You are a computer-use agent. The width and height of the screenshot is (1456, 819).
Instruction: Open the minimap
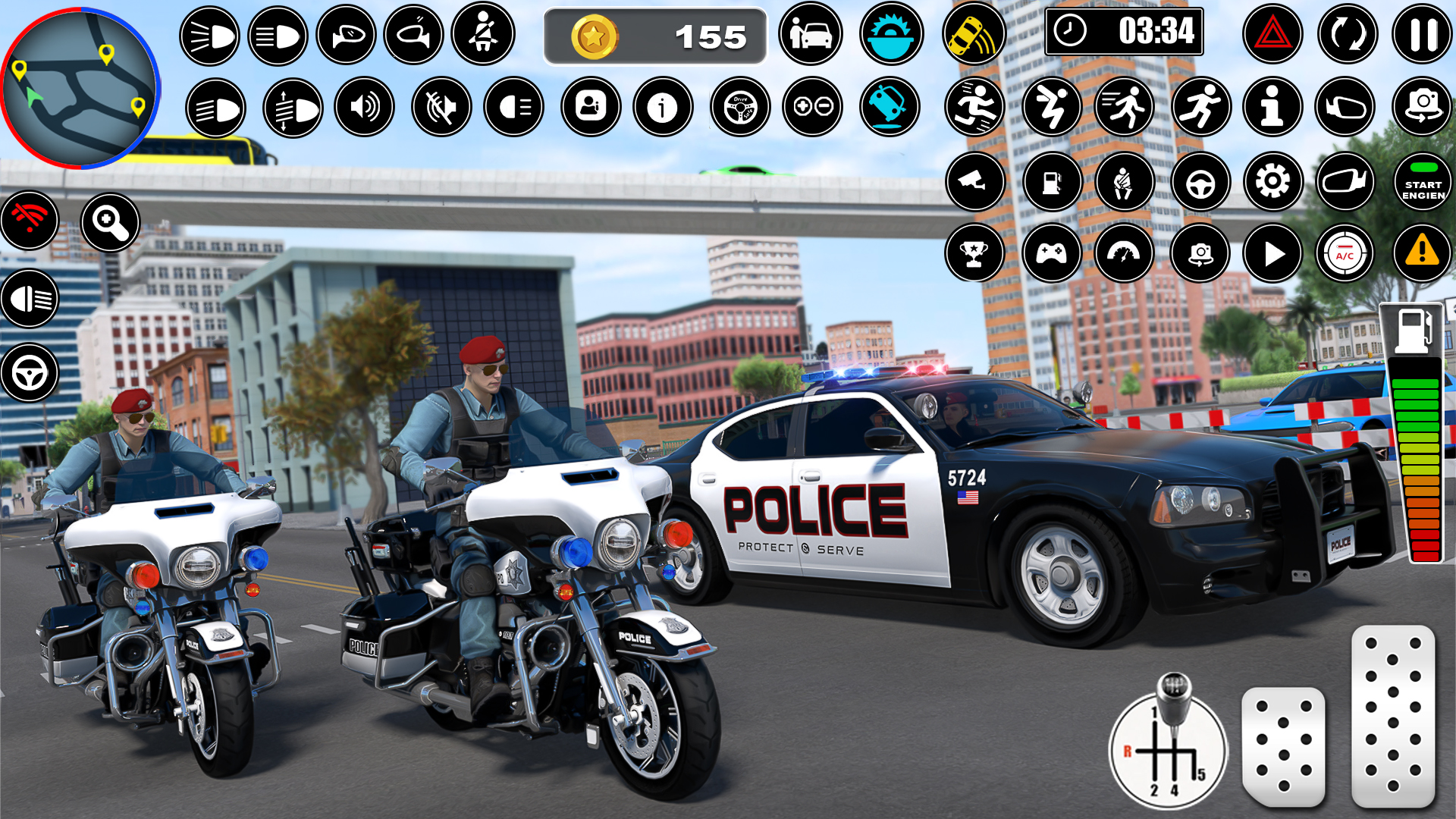[x=81, y=89]
